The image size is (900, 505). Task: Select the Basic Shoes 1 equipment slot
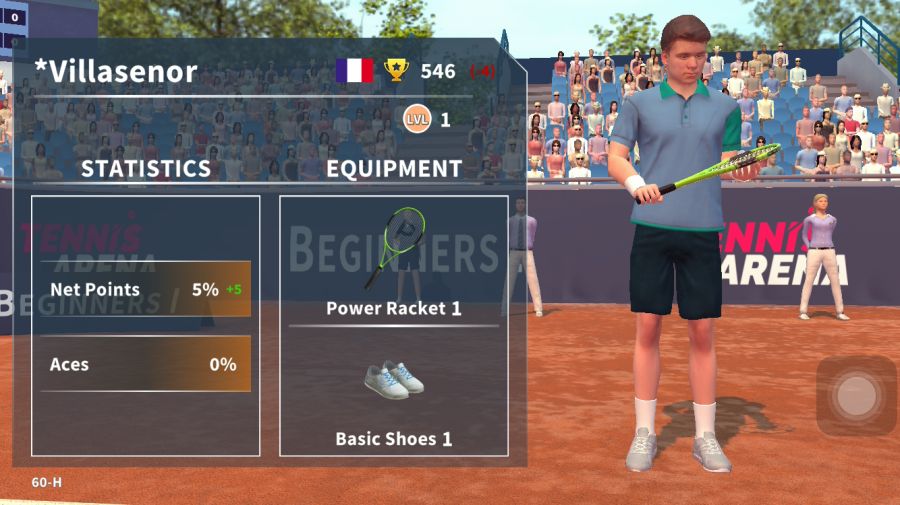tap(393, 395)
